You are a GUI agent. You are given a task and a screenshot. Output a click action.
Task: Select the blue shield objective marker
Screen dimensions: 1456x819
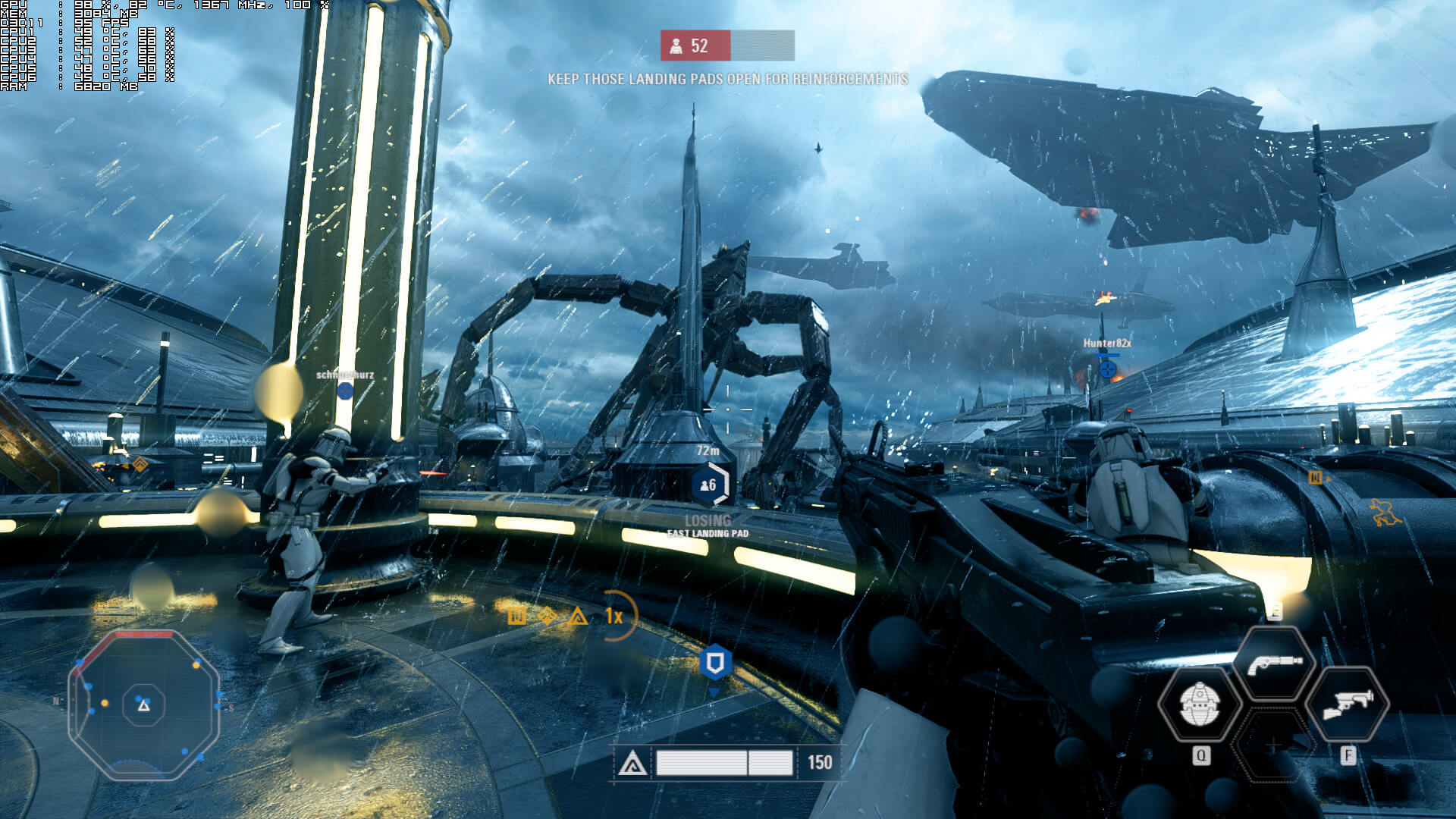click(x=714, y=663)
